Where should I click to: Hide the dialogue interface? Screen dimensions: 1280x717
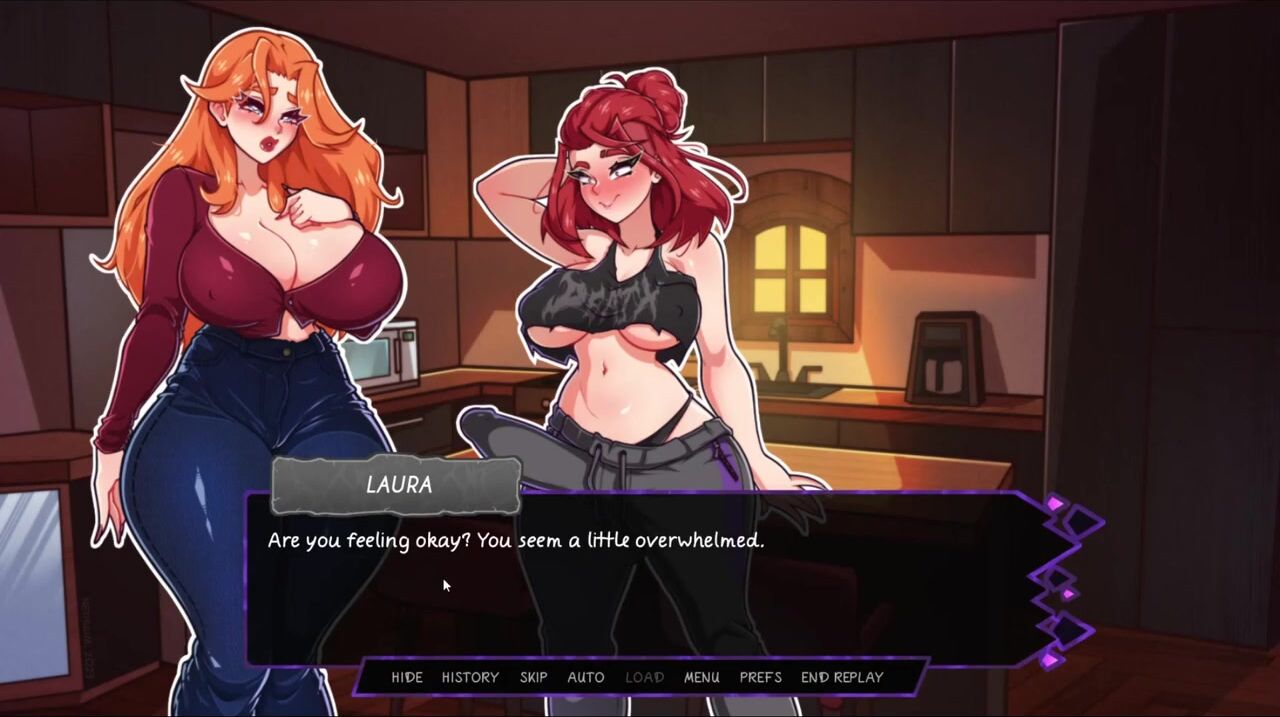click(406, 677)
